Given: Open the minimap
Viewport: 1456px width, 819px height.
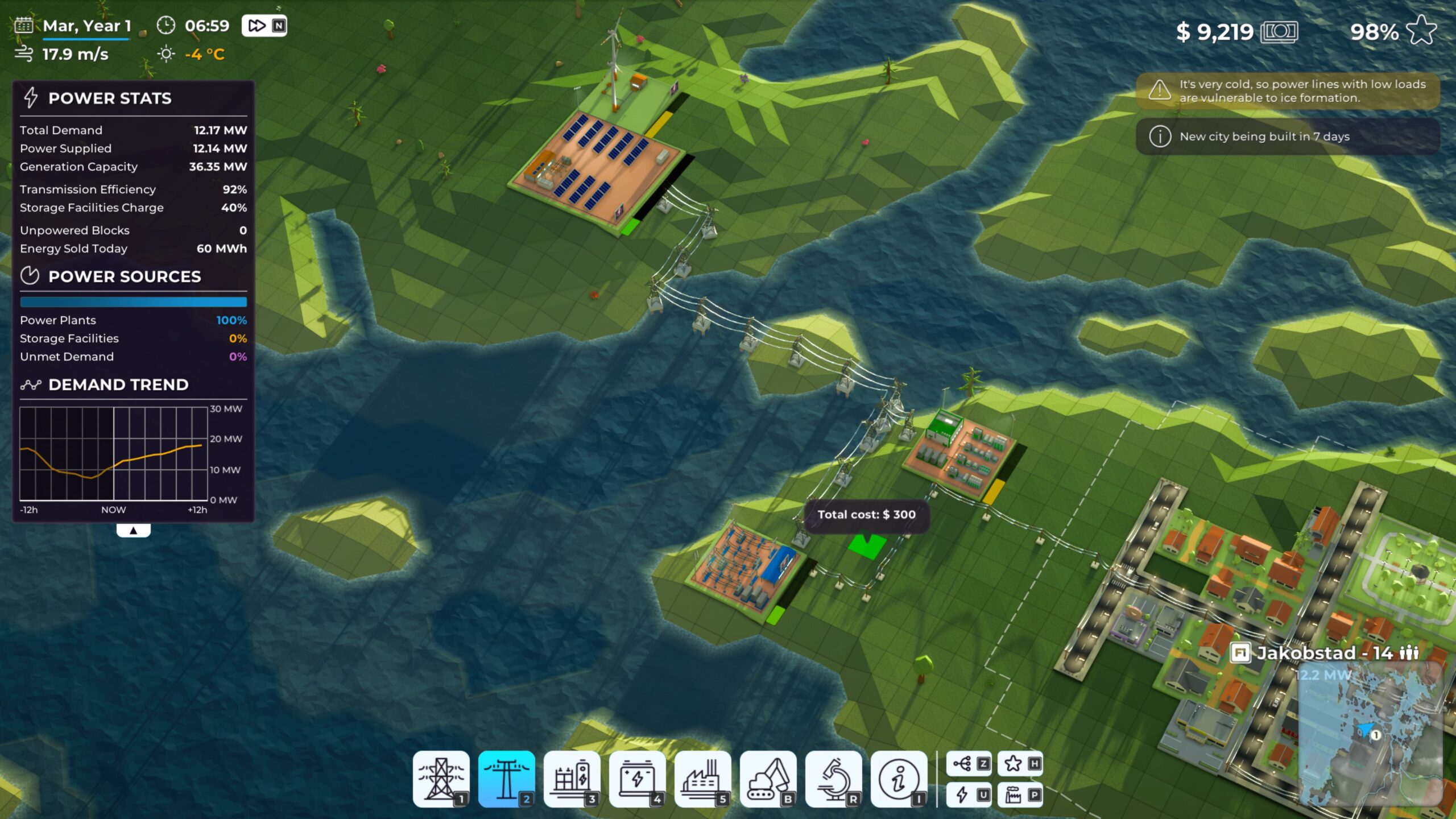Looking at the screenshot, I should point(1371,734).
